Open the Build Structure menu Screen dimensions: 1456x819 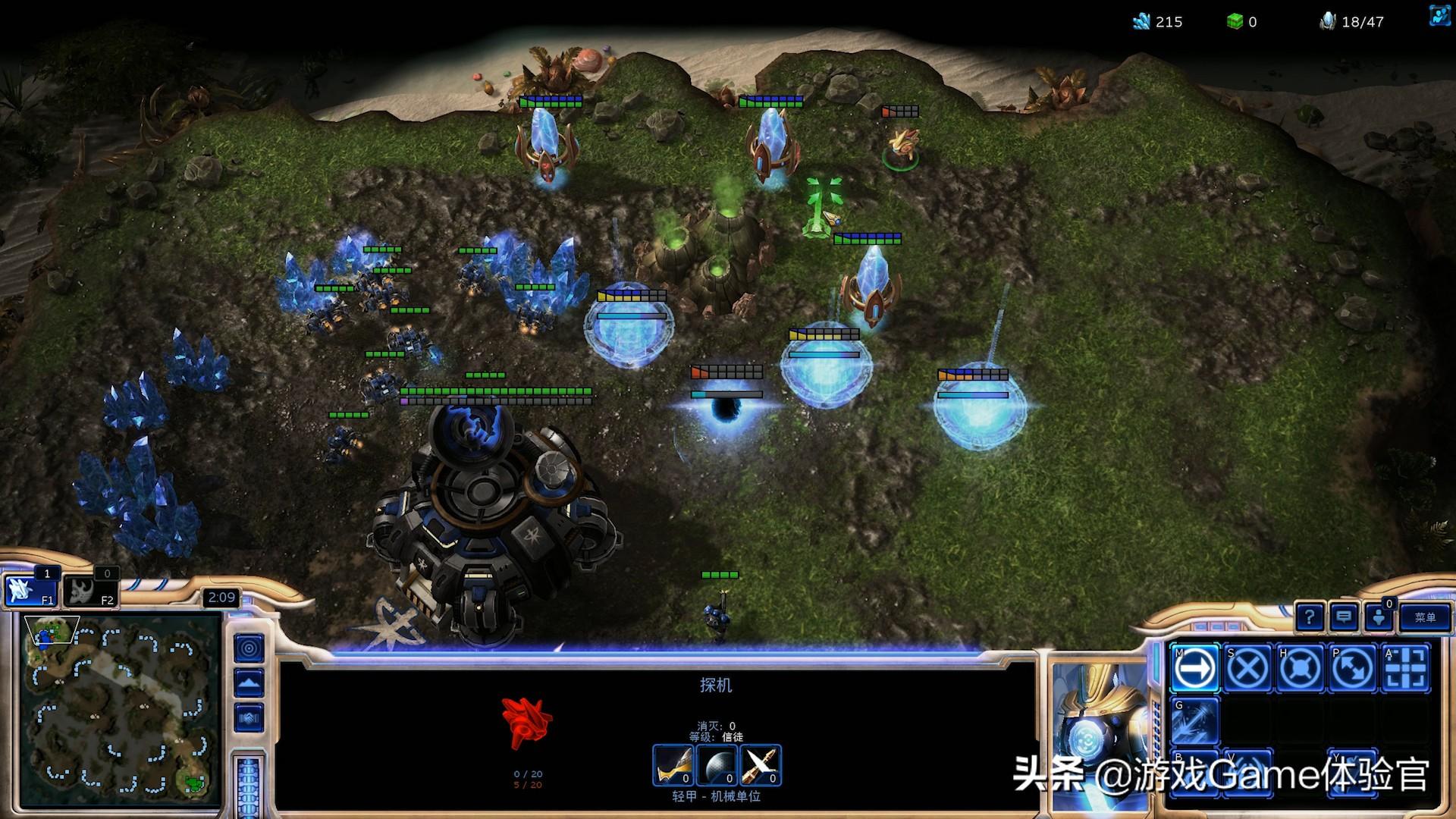1195,772
